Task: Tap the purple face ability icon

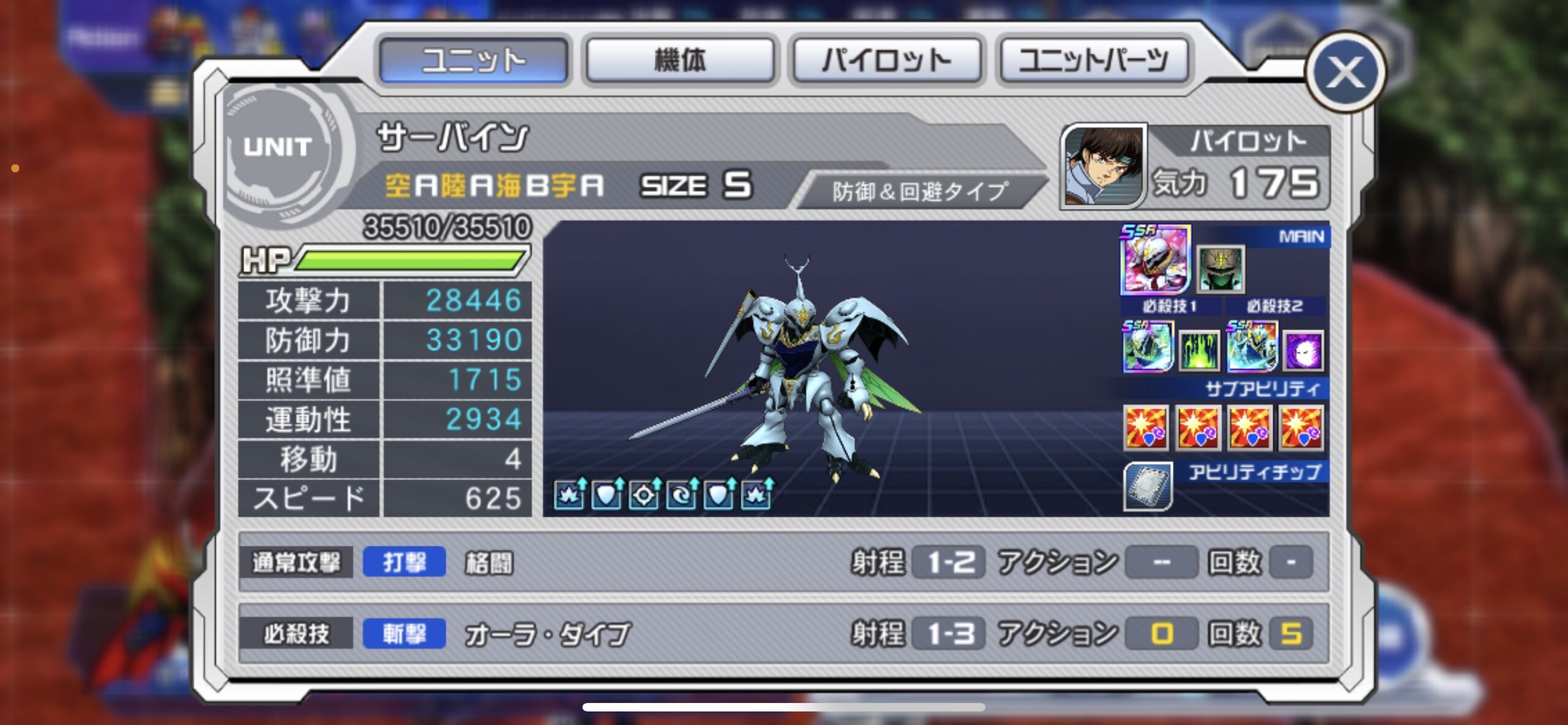Action: (x=1303, y=351)
